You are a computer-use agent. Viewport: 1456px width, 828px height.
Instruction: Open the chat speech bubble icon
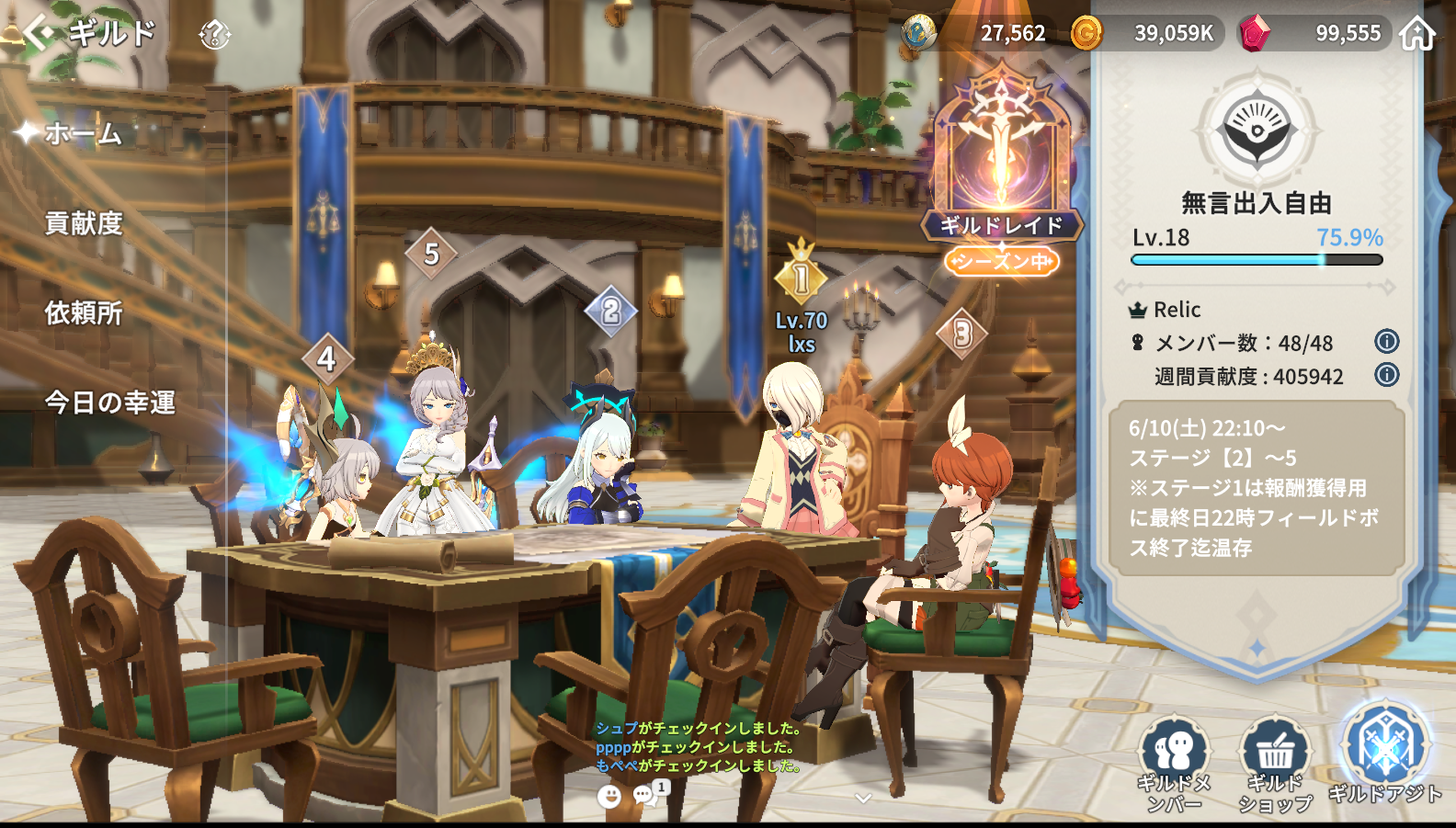click(646, 794)
